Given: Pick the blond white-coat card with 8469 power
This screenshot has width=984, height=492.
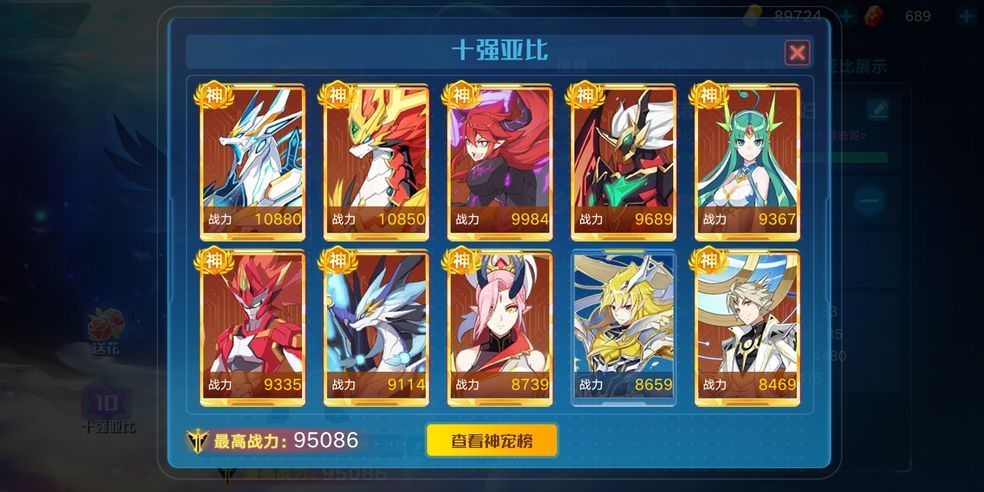Looking at the screenshot, I should point(747,328).
